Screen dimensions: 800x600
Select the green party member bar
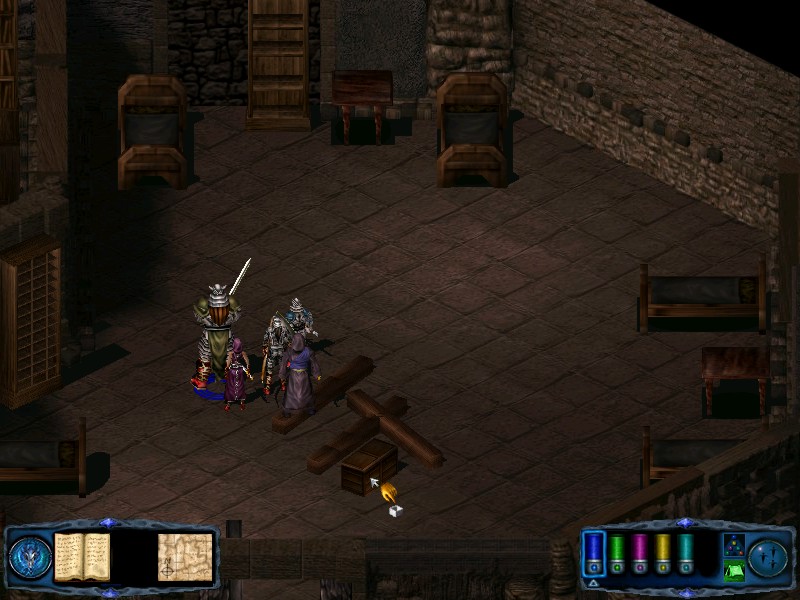pos(617,552)
